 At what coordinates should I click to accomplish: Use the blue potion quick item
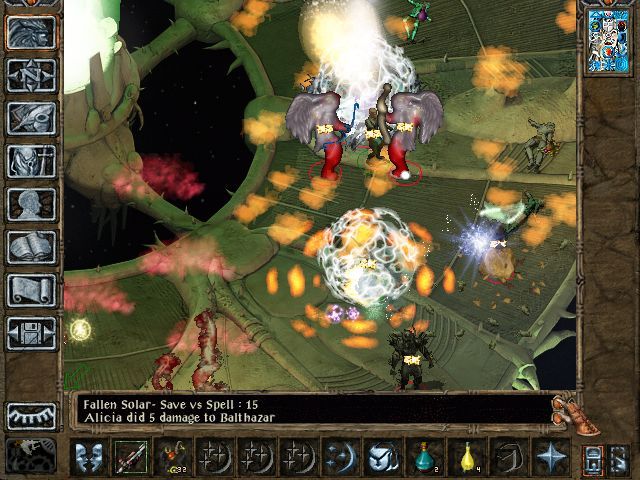point(424,458)
